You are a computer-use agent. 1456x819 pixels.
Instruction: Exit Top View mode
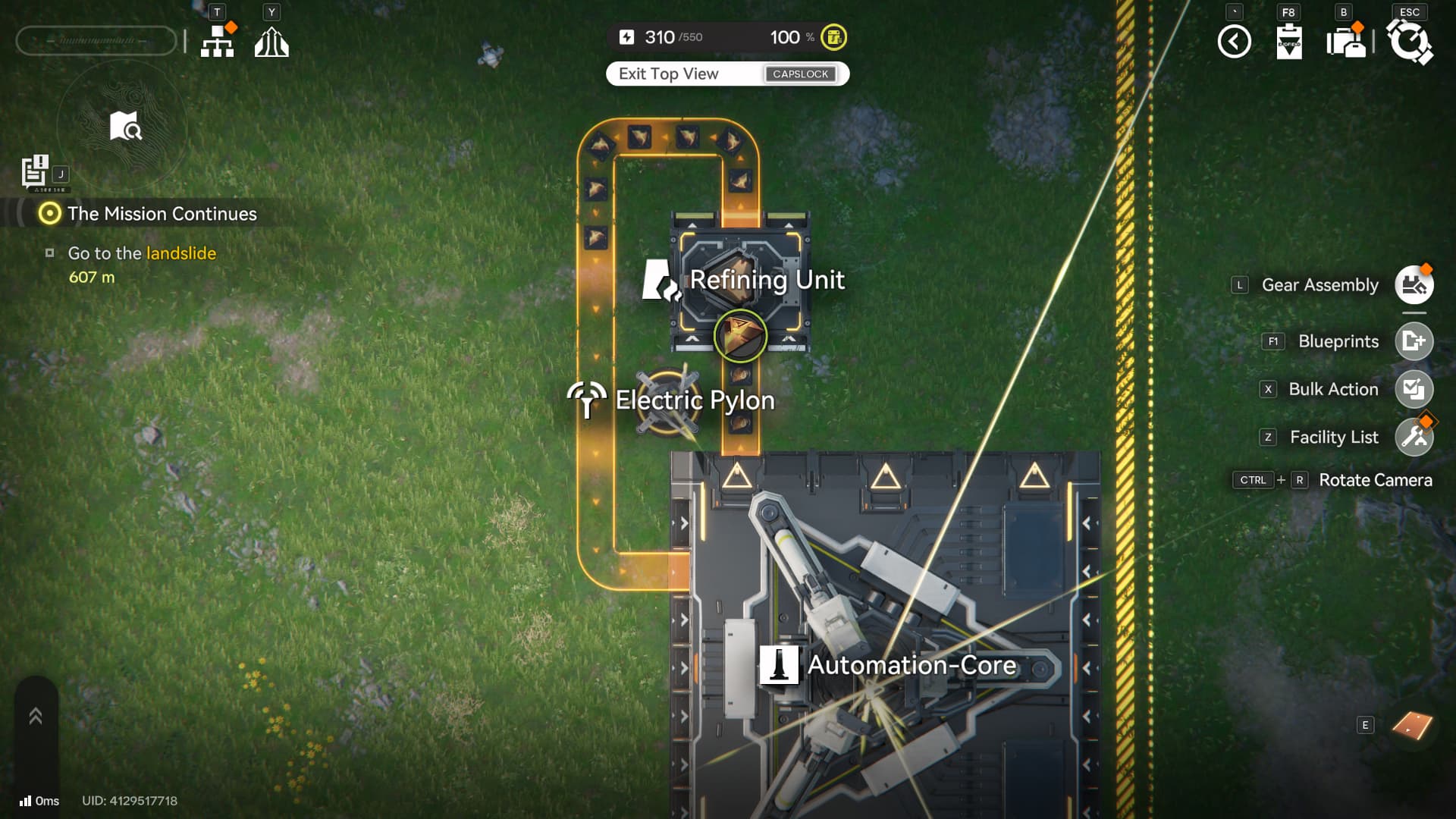726,74
